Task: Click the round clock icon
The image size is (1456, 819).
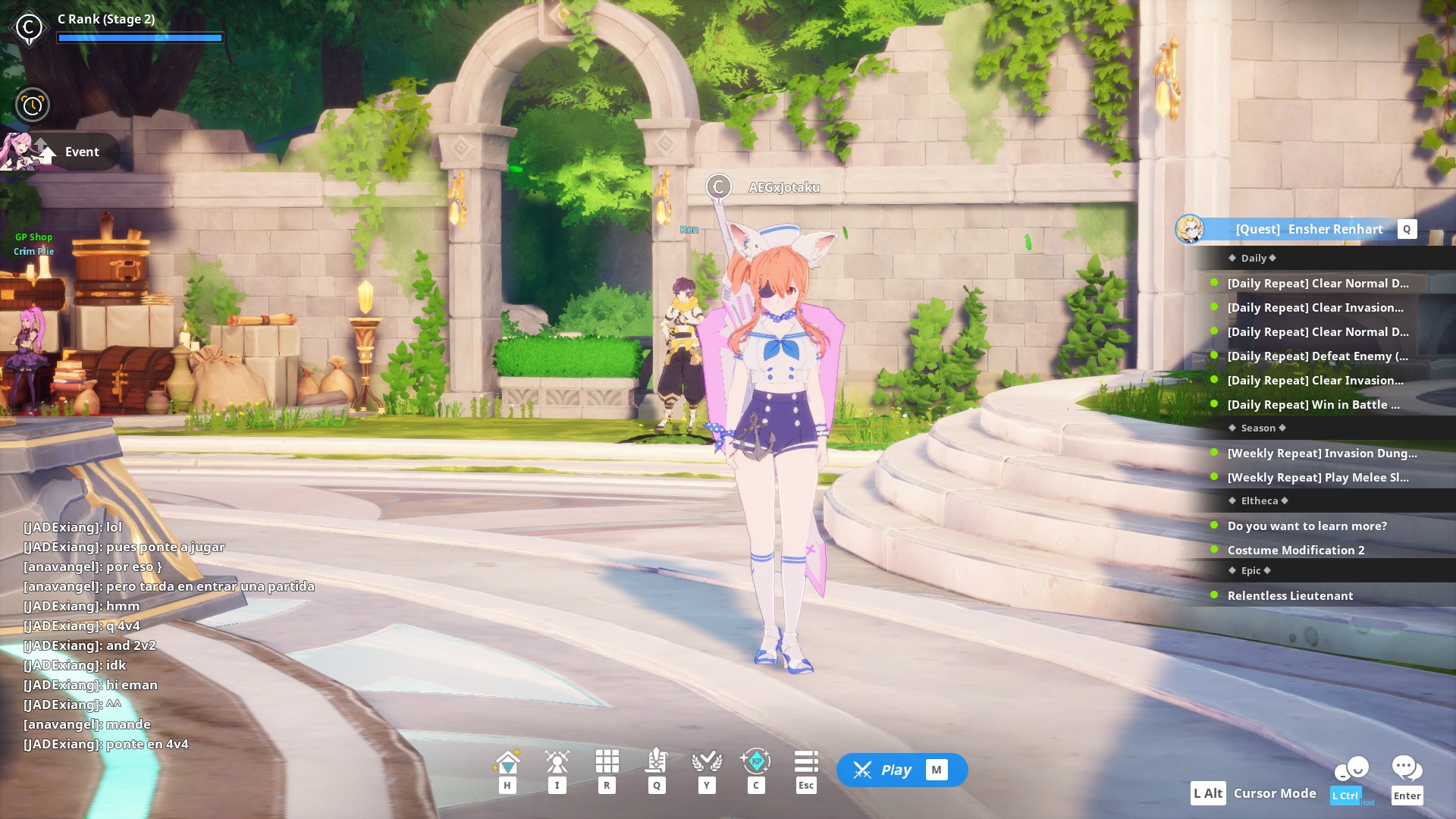Action: pos(33,105)
